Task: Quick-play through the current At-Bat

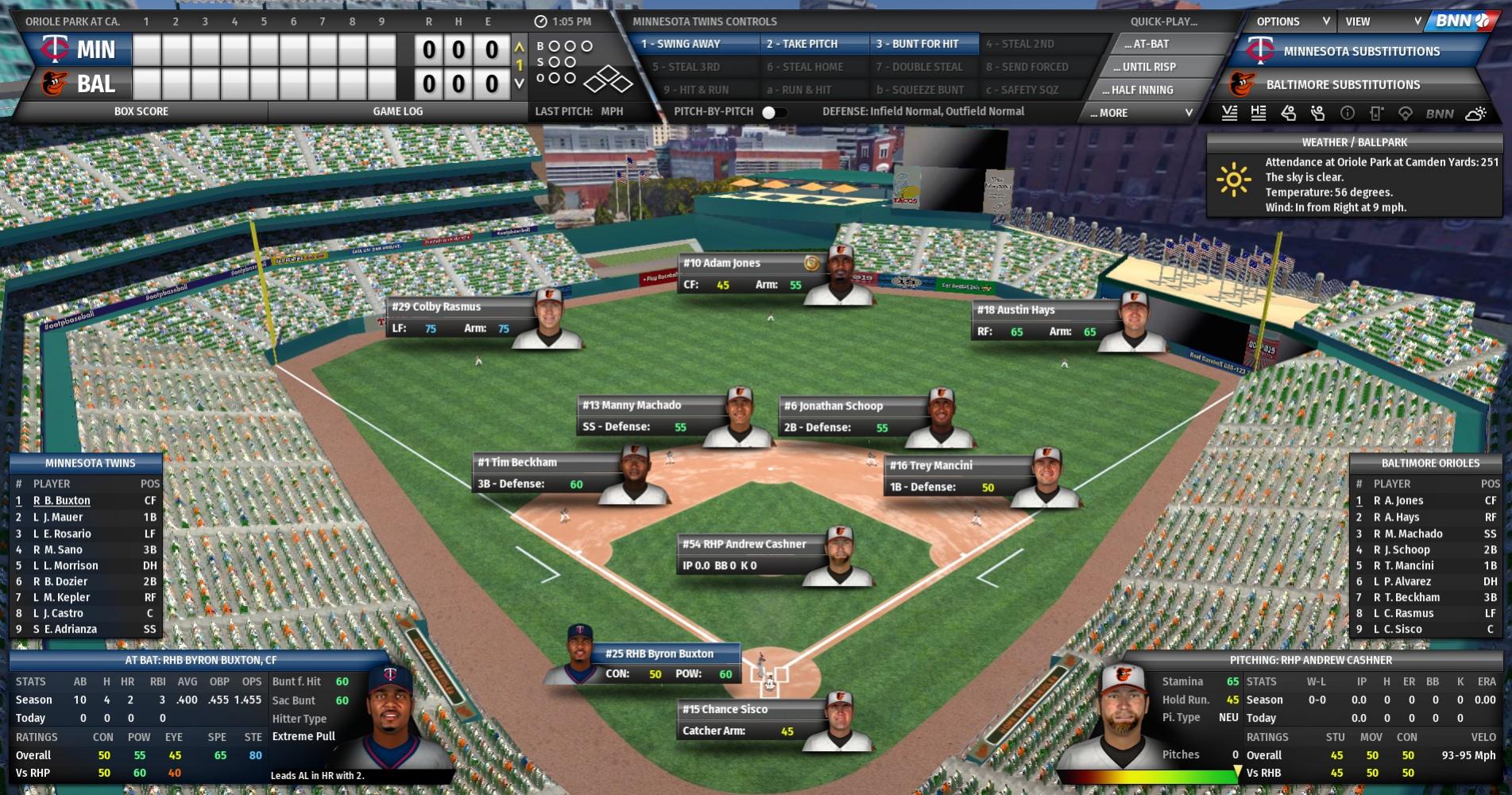Action: tap(1147, 44)
